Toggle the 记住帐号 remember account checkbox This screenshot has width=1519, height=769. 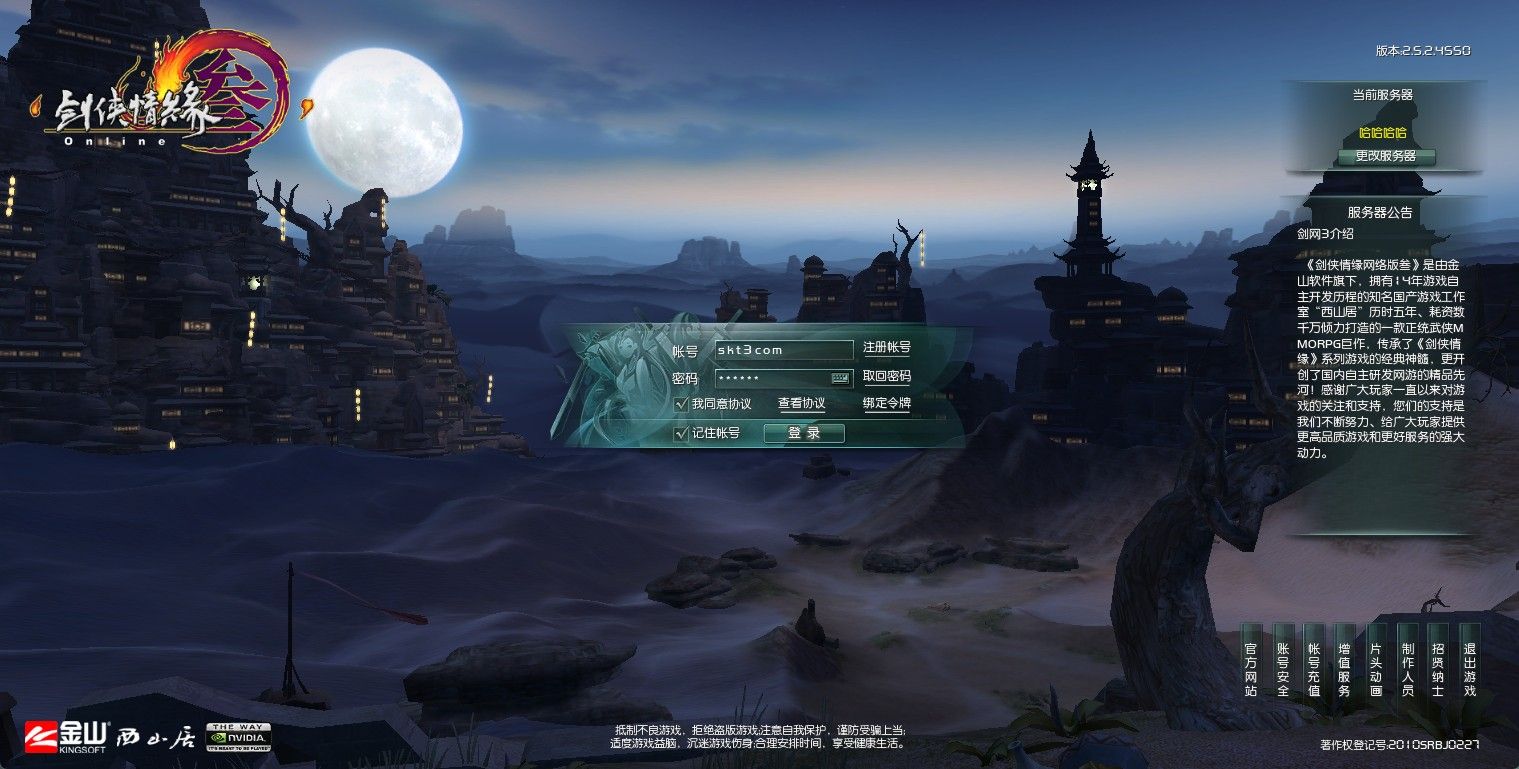coord(680,433)
